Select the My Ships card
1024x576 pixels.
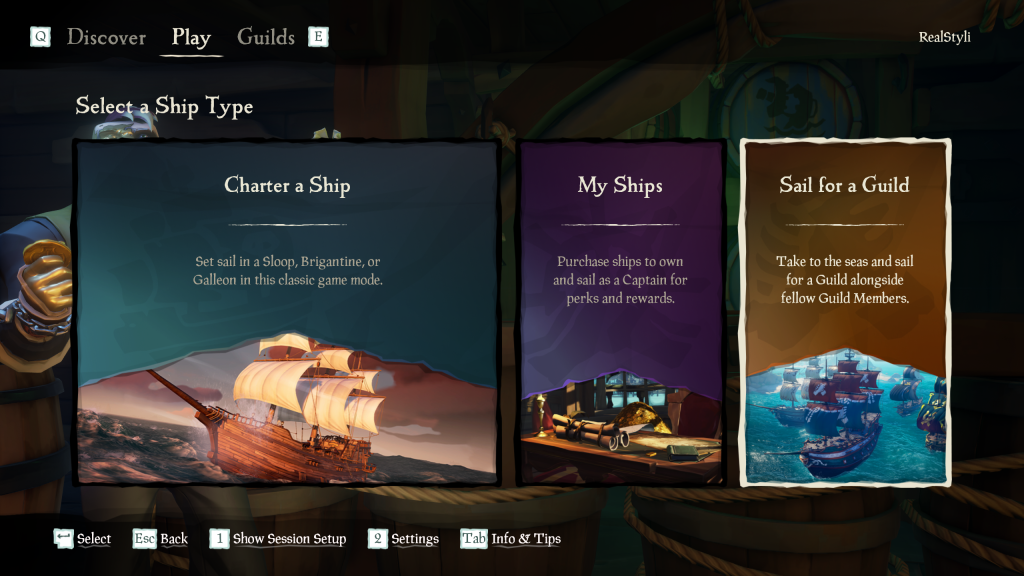click(x=620, y=312)
